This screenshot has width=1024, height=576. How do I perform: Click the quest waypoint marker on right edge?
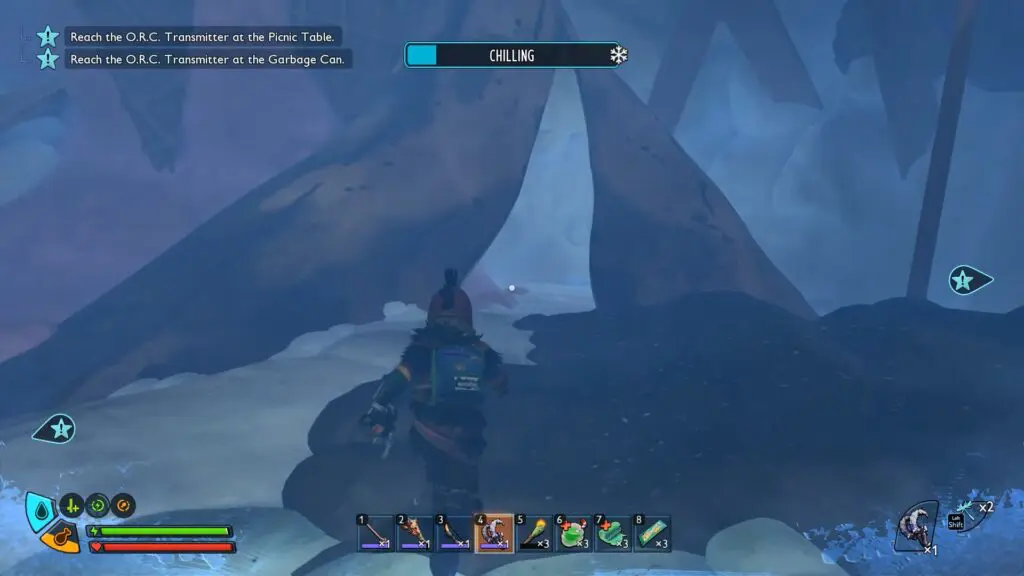coord(967,280)
